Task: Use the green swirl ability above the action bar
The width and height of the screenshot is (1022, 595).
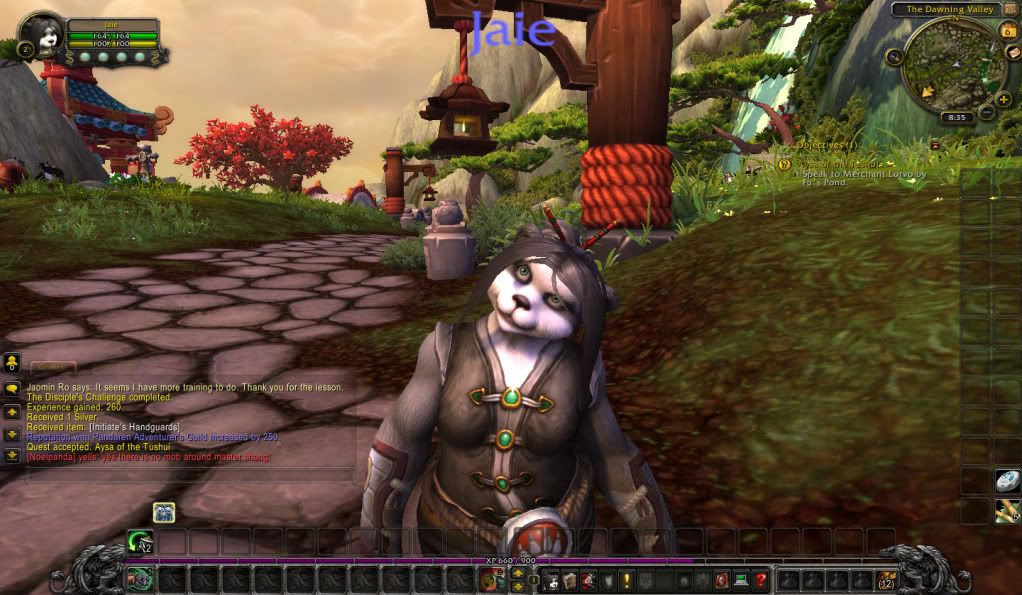Action: pyautogui.click(x=139, y=541)
